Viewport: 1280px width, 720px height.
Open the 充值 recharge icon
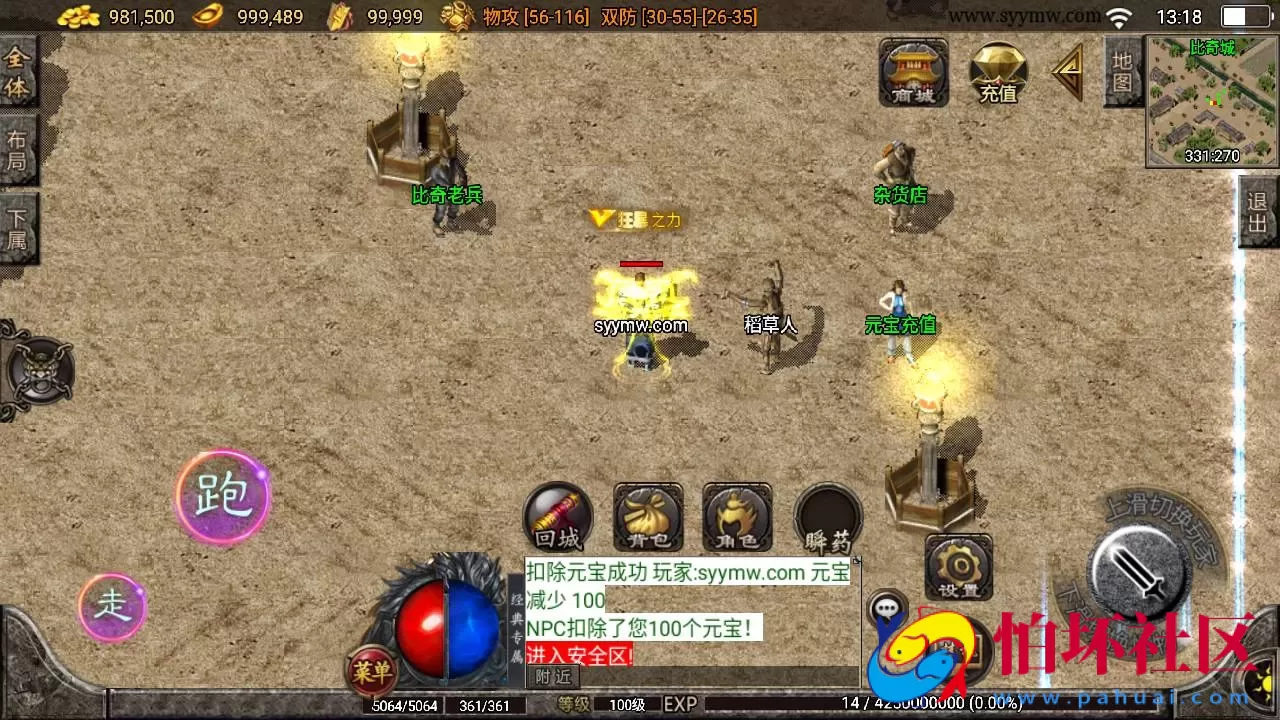click(997, 74)
